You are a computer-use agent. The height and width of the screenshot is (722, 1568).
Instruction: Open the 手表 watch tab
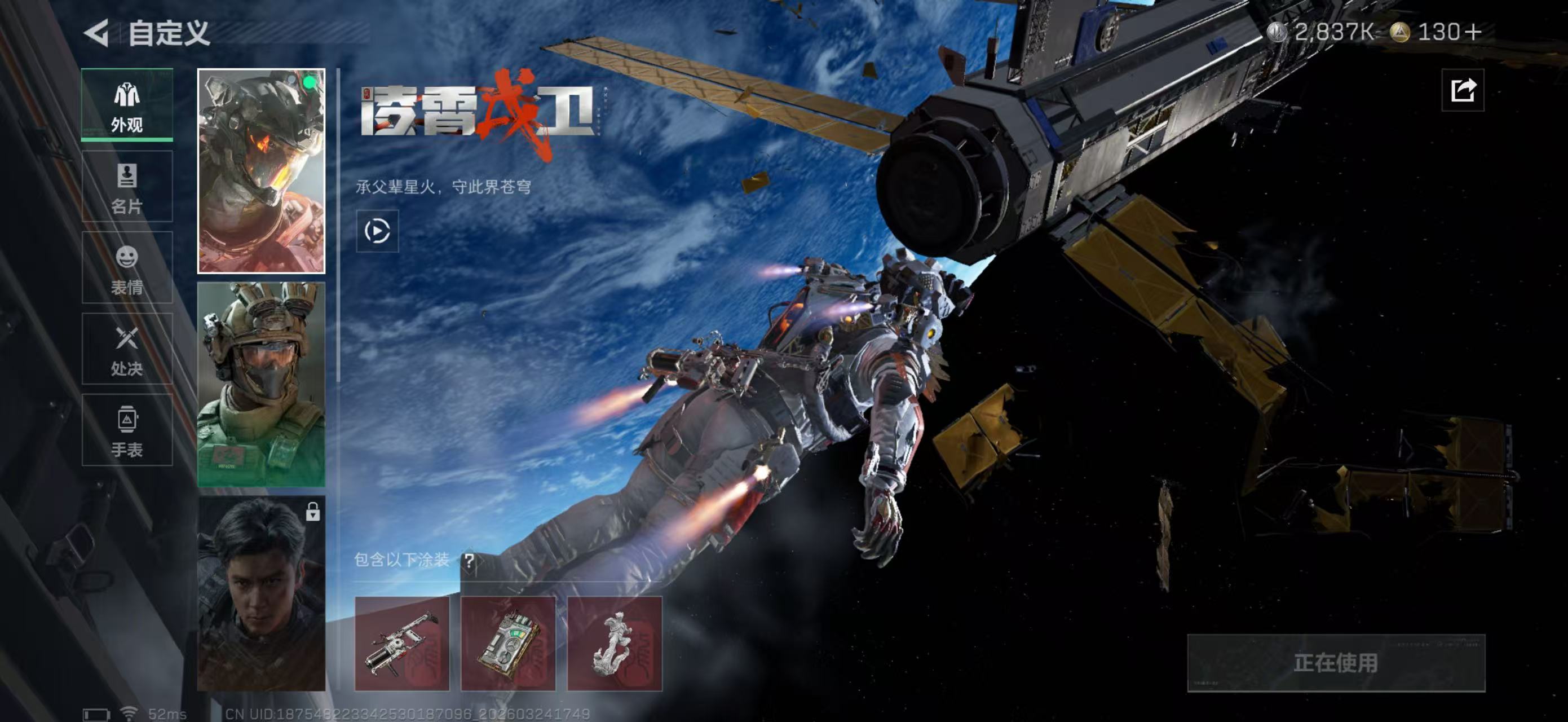coord(127,430)
